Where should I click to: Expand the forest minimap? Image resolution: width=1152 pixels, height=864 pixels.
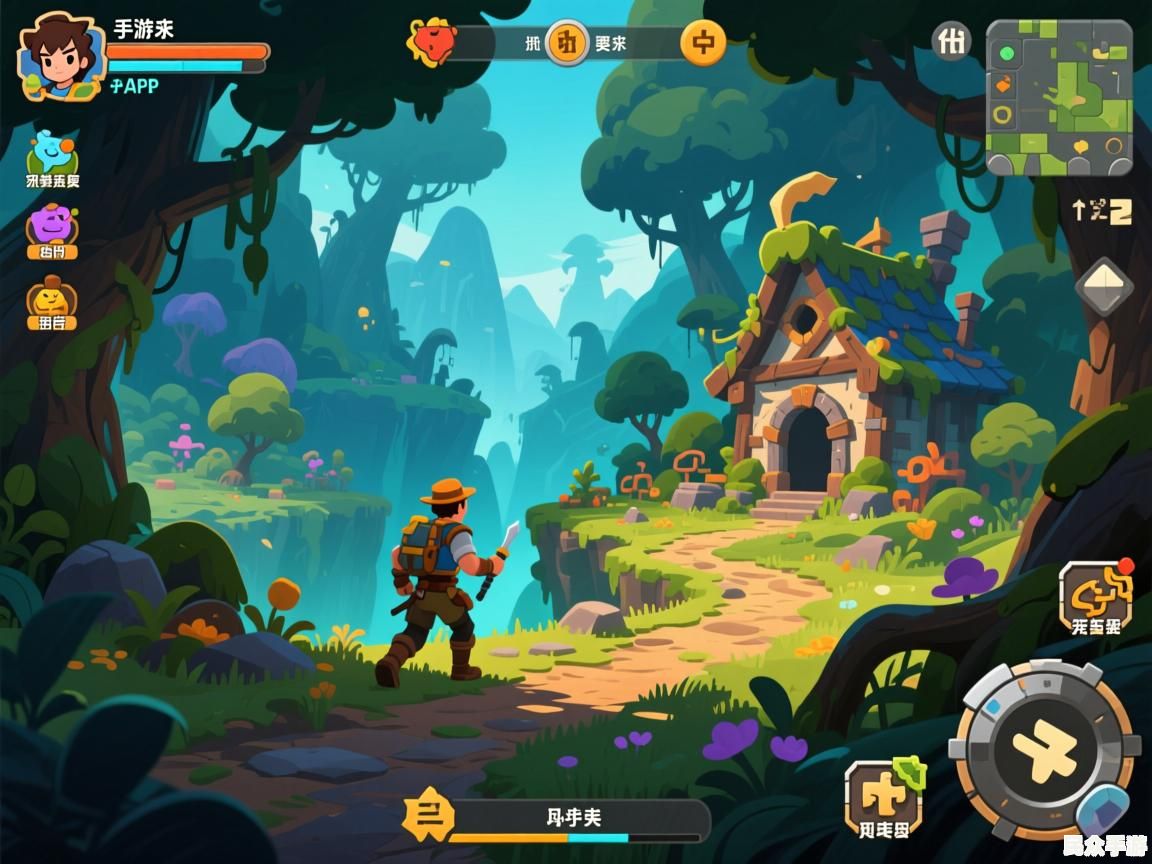[1059, 98]
